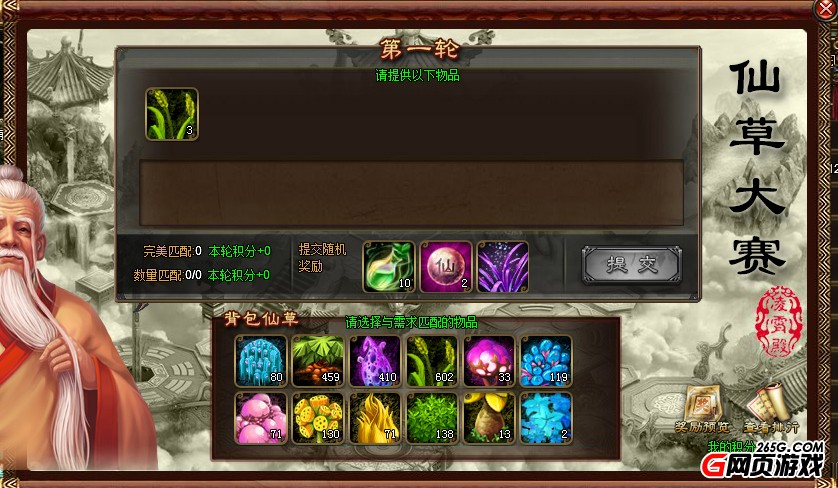Click the 提交 submit button
This screenshot has height=488, width=838.
coord(631,264)
